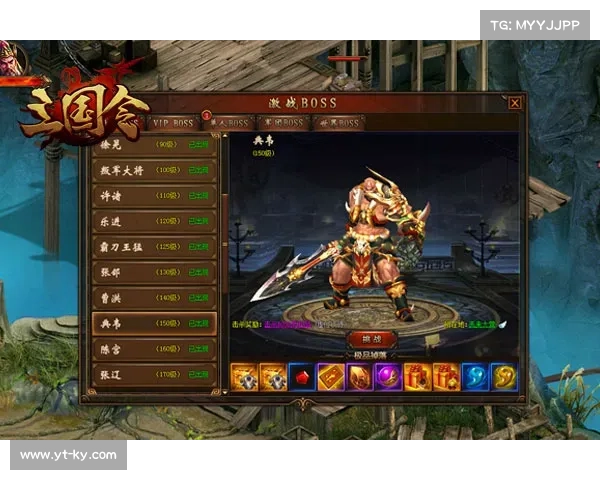Open the 个人BOSS tab
The width and height of the screenshot is (600, 480).
[x=230, y=123]
